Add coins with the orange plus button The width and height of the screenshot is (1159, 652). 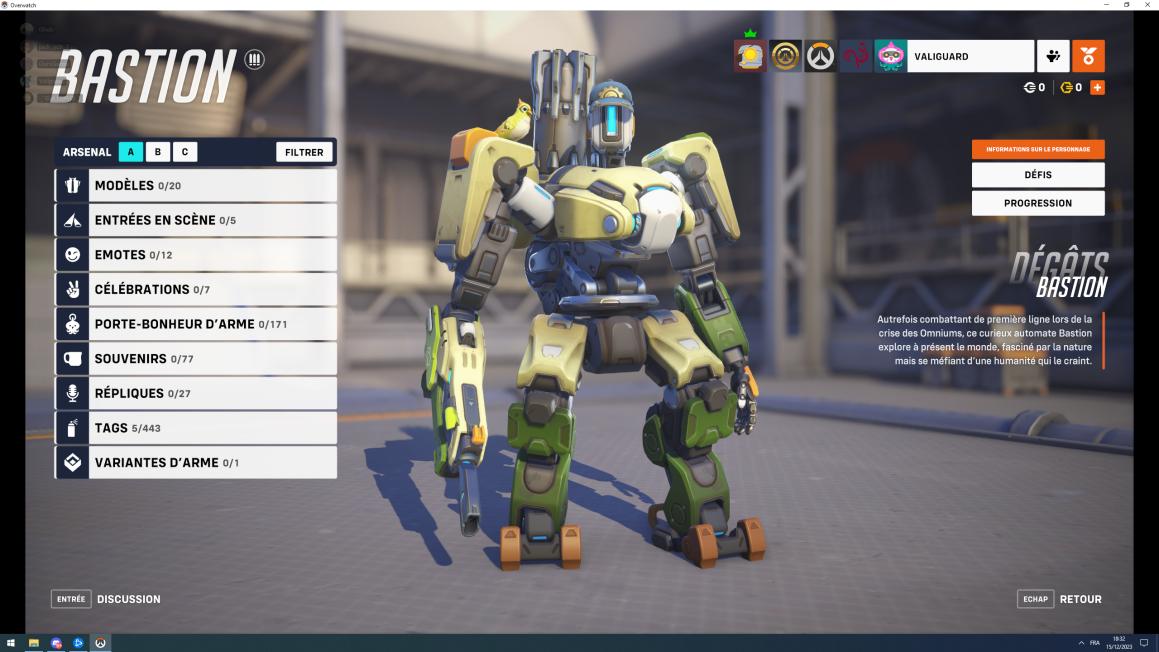pyautogui.click(x=1097, y=88)
